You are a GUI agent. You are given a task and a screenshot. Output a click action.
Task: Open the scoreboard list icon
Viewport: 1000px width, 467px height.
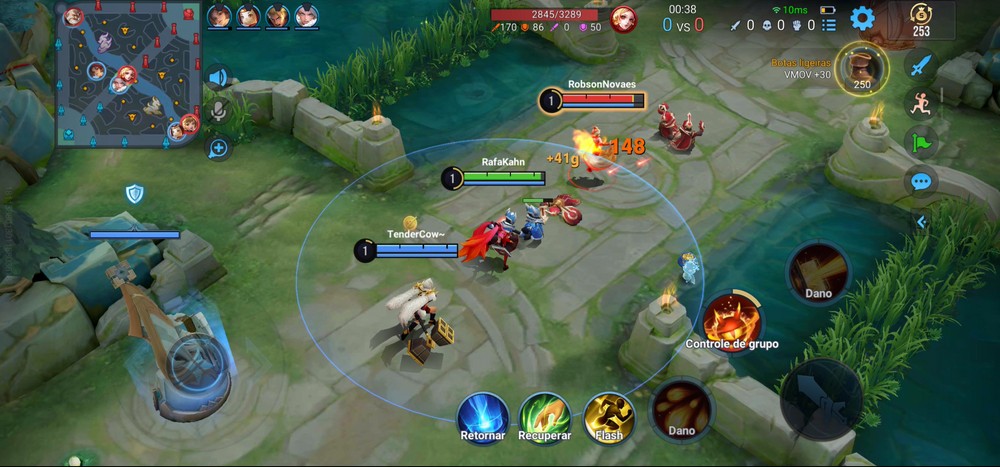(x=828, y=11)
